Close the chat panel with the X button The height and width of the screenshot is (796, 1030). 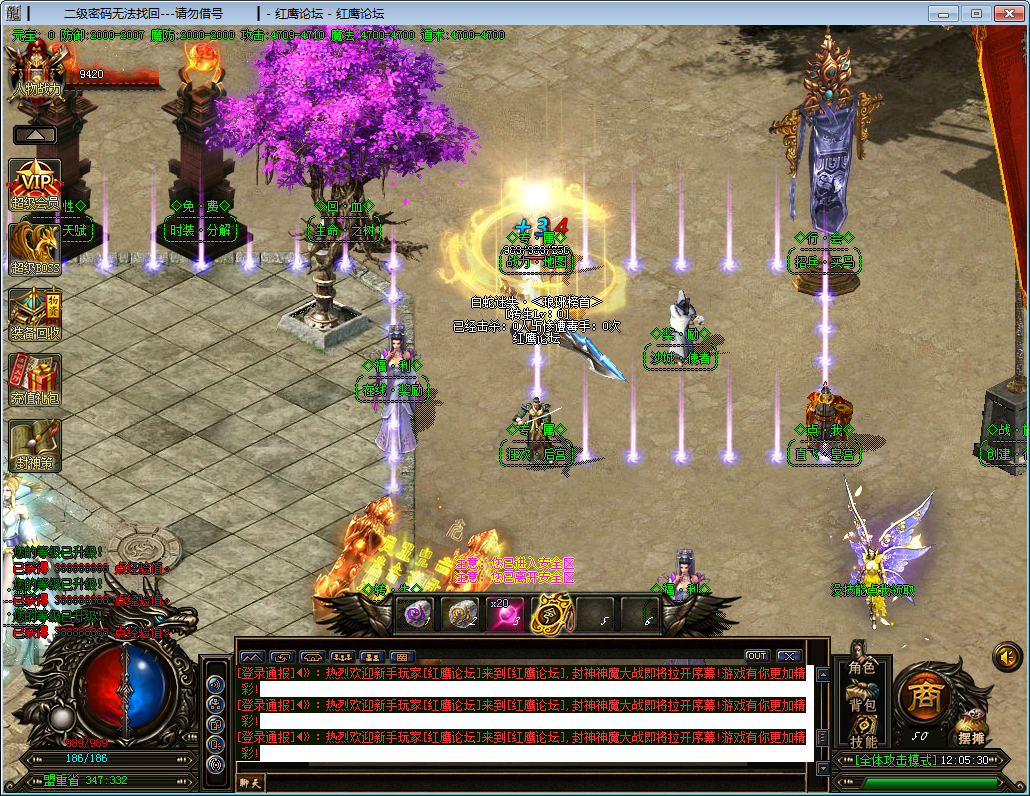coord(788,656)
